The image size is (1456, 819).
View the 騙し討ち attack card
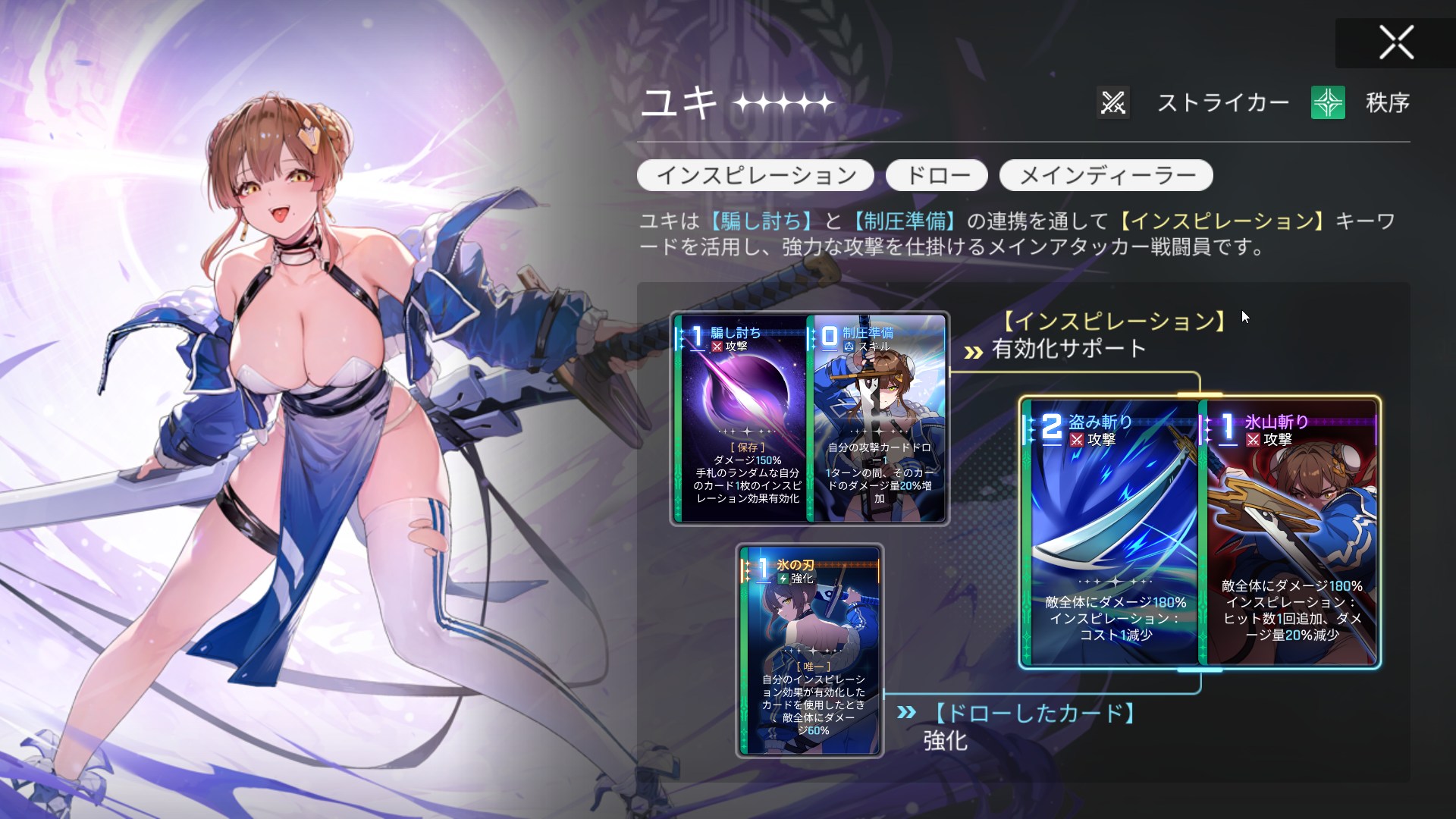pos(741,419)
